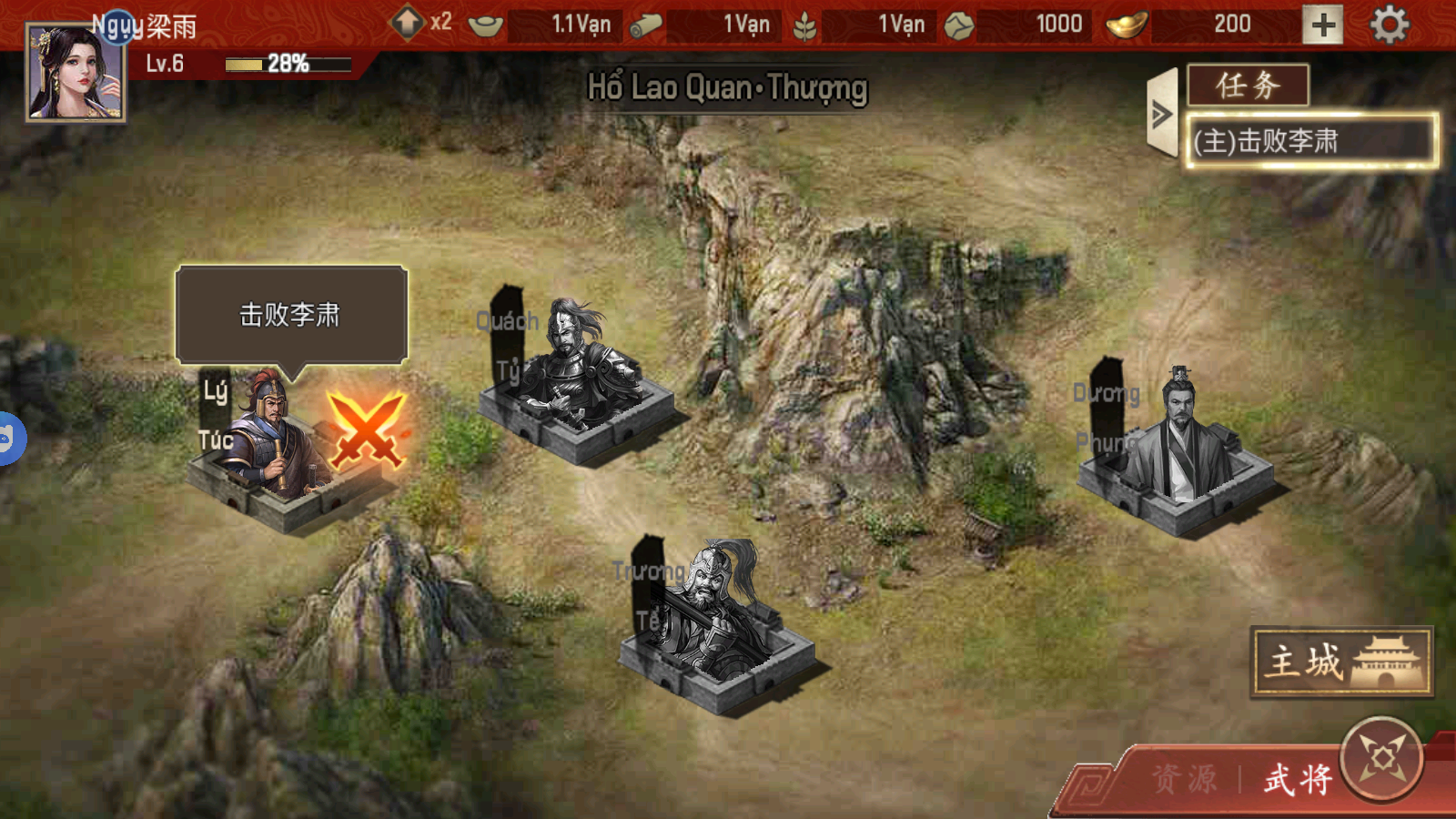Collapse the quest tracker with the arrow
The image size is (1456, 819).
coord(1162,115)
